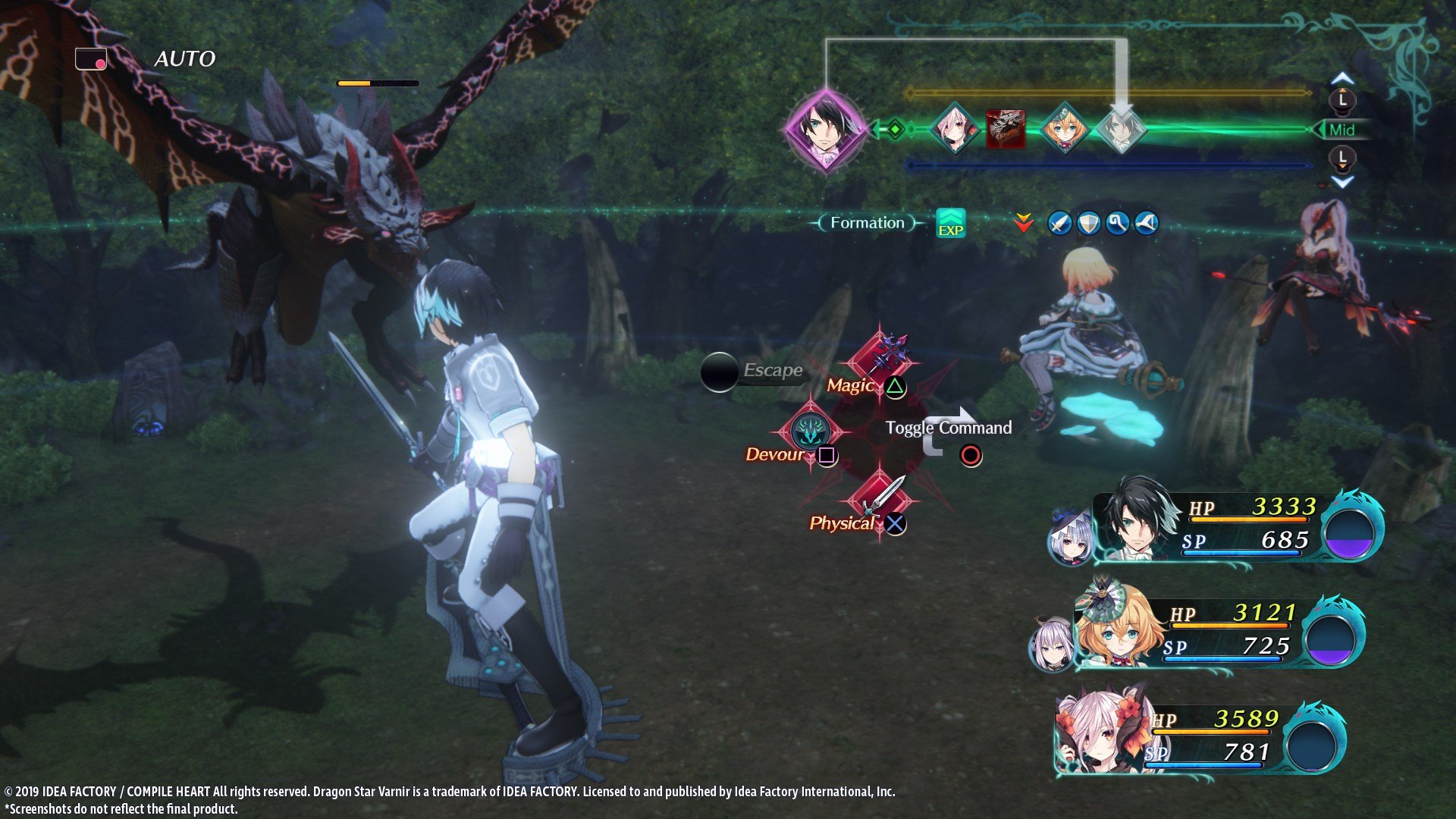Viewport: 1456px width, 819px height.
Task: Click the shield defense icon
Action: point(1088,223)
